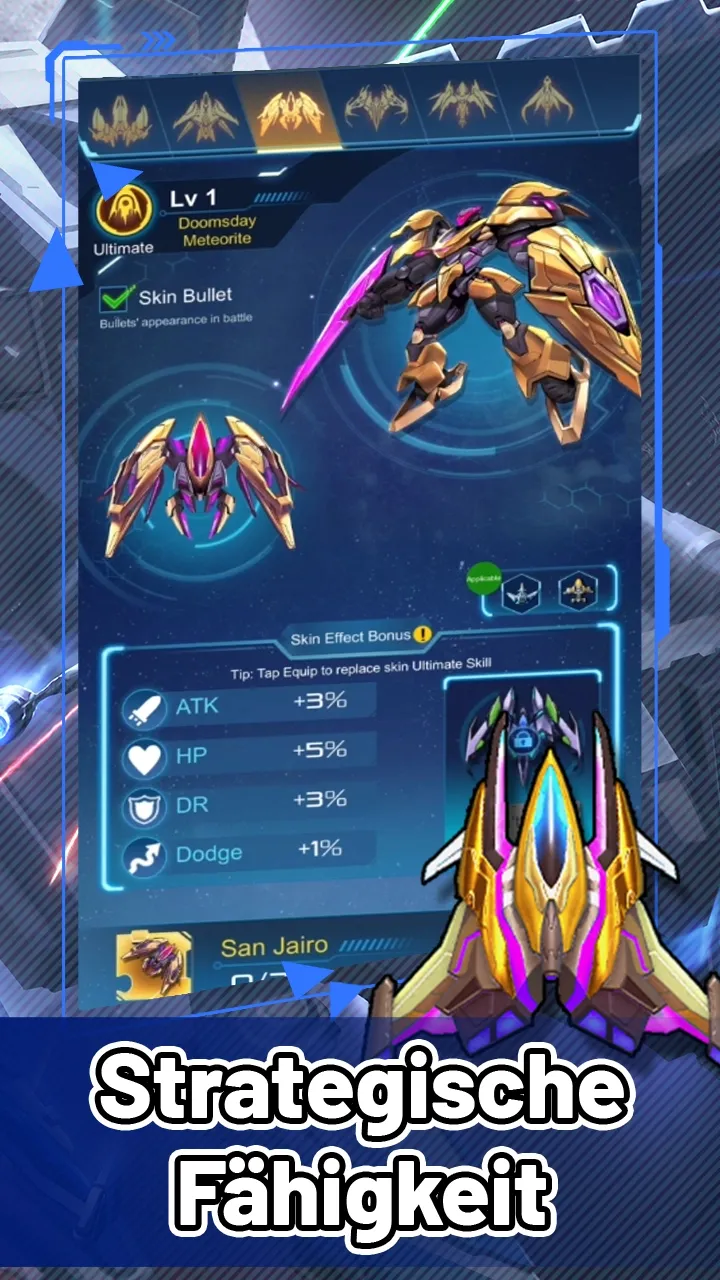Select the gold applicable ship hexagon
Viewport: 720px width, 1280px height.
click(x=578, y=592)
